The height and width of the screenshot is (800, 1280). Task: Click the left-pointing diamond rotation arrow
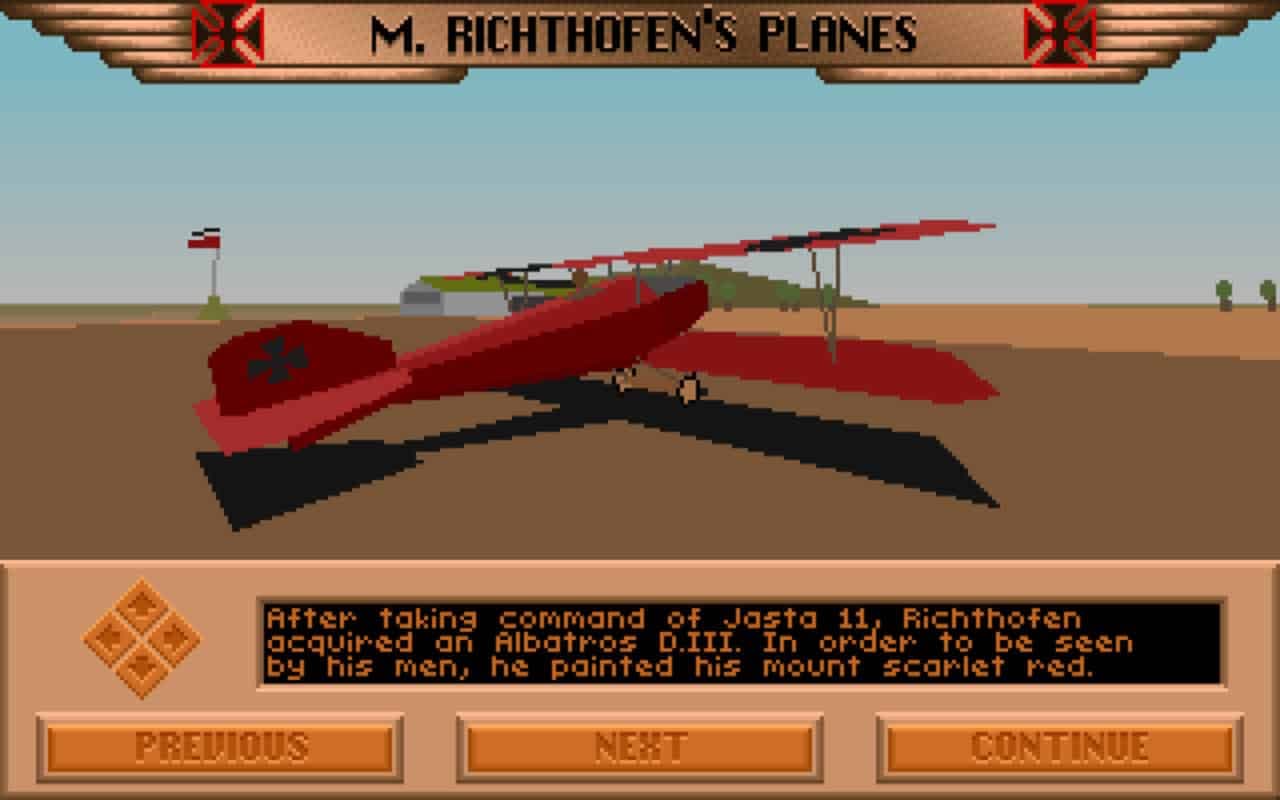(x=112, y=635)
